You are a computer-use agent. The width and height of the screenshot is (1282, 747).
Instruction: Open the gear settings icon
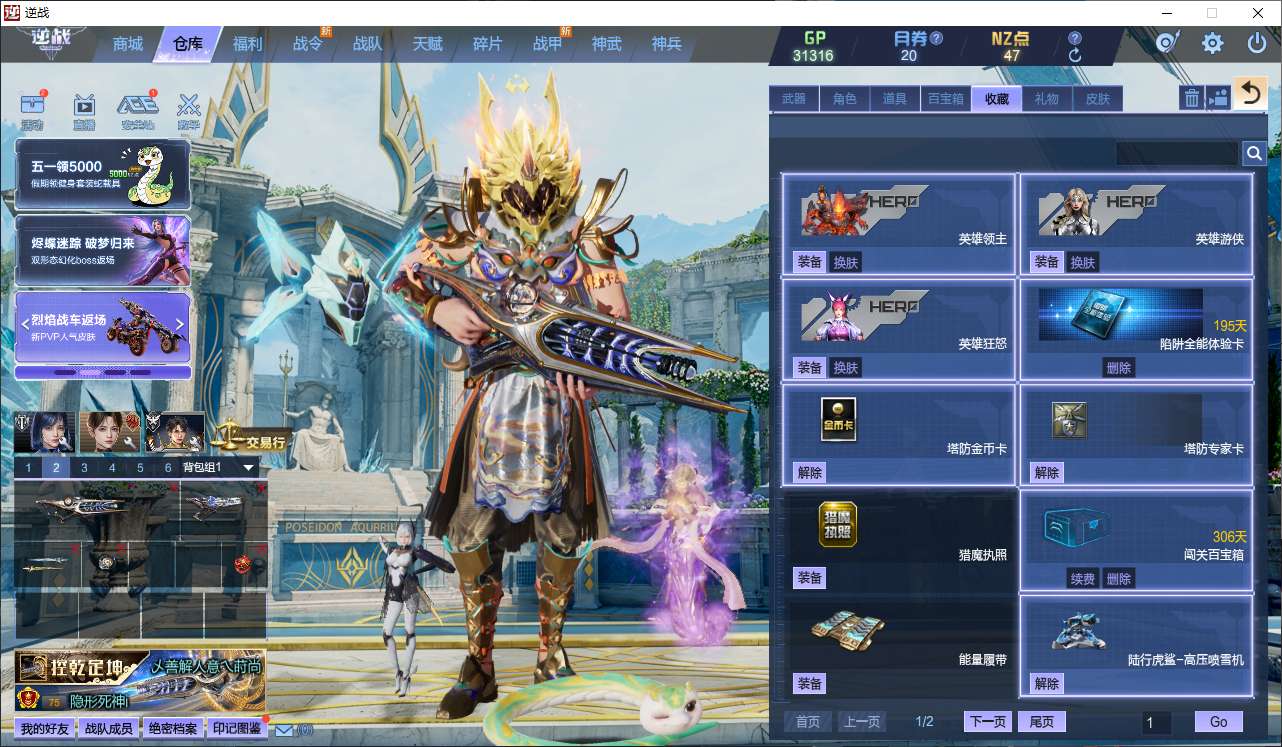click(1212, 43)
